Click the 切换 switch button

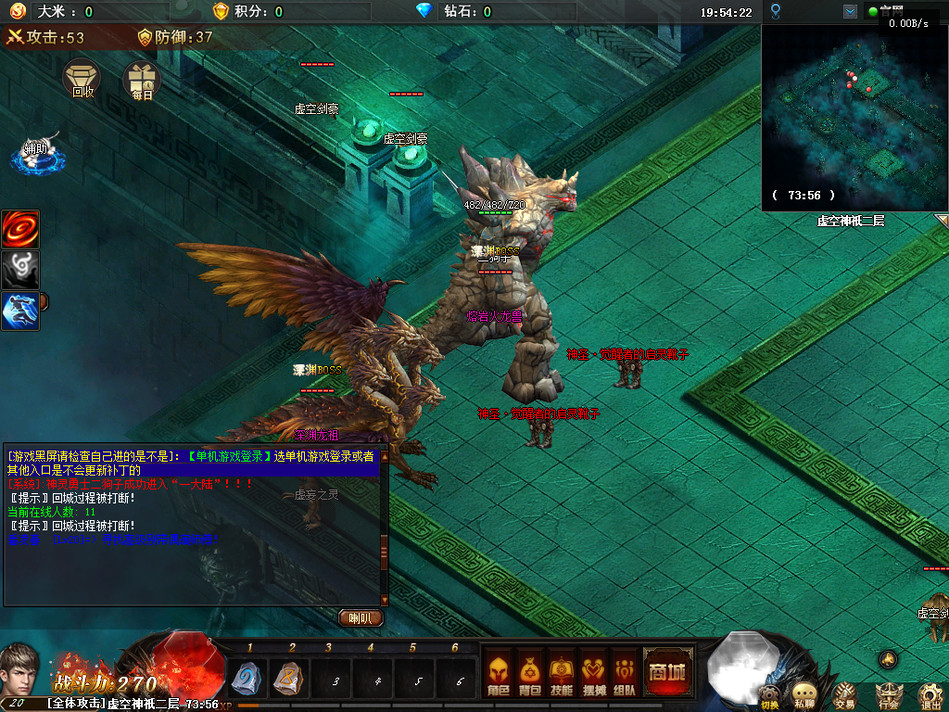(768, 692)
